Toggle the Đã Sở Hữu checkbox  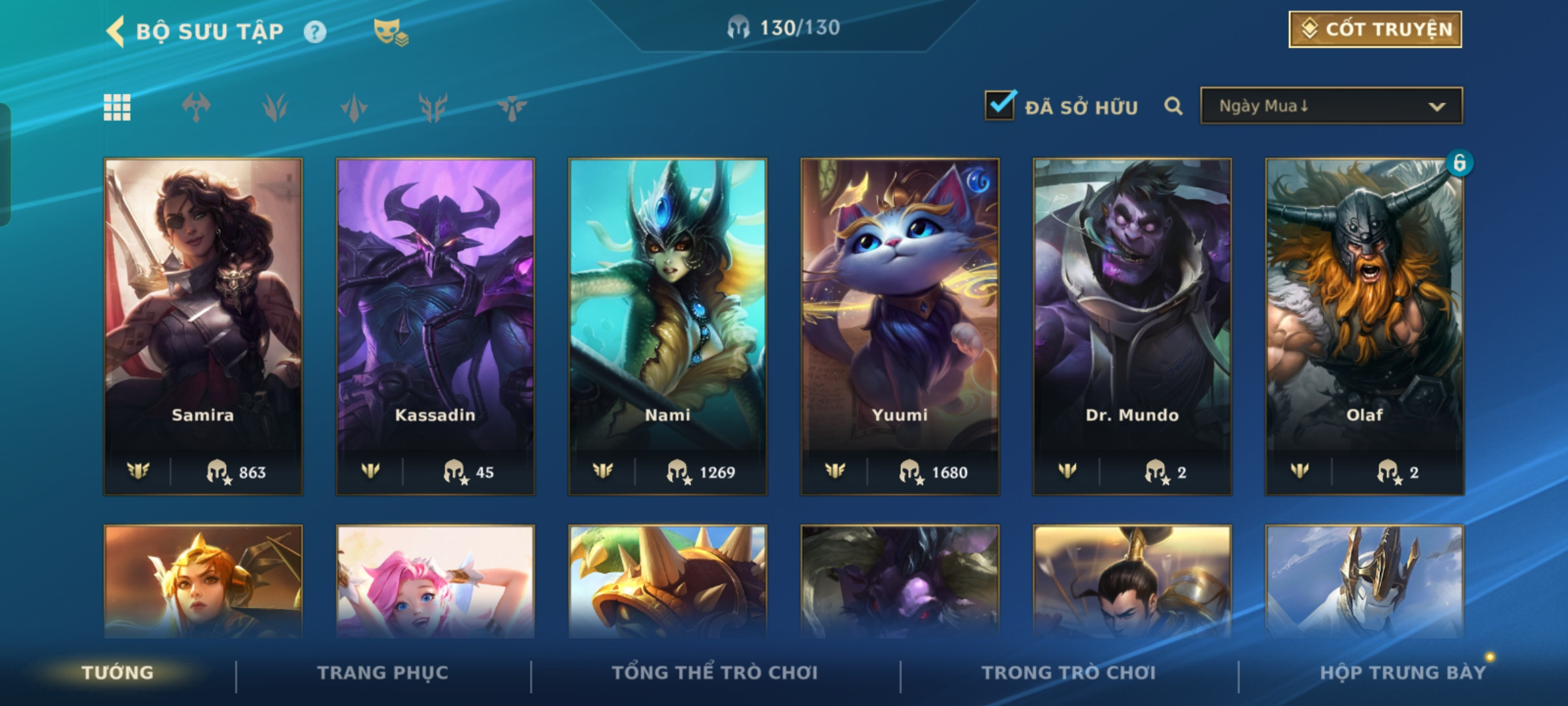[x=1000, y=105]
